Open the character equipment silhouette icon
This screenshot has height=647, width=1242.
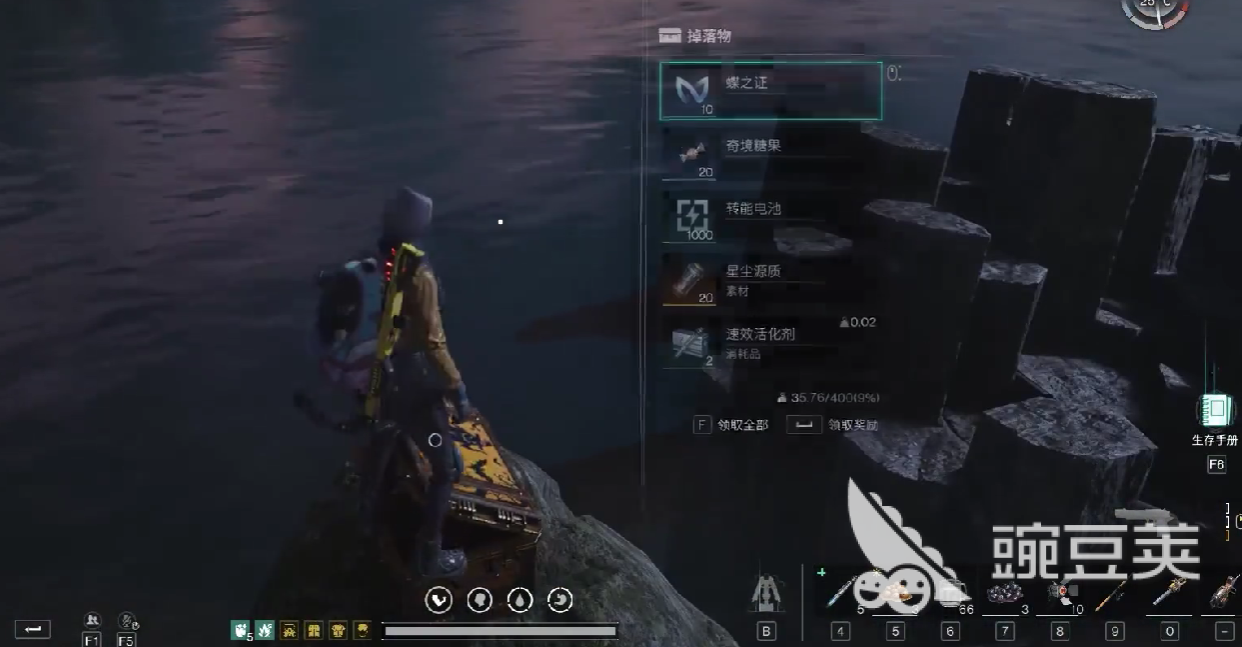point(767,595)
